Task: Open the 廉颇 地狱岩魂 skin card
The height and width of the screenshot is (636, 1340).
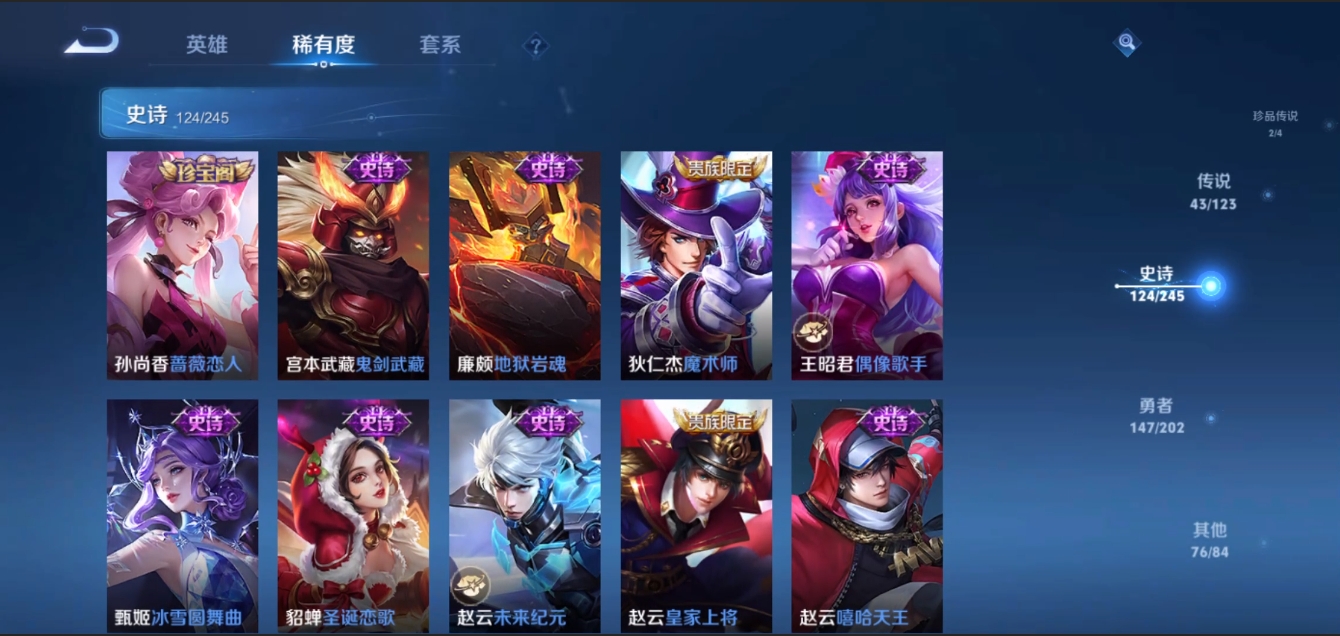Action: [525, 265]
